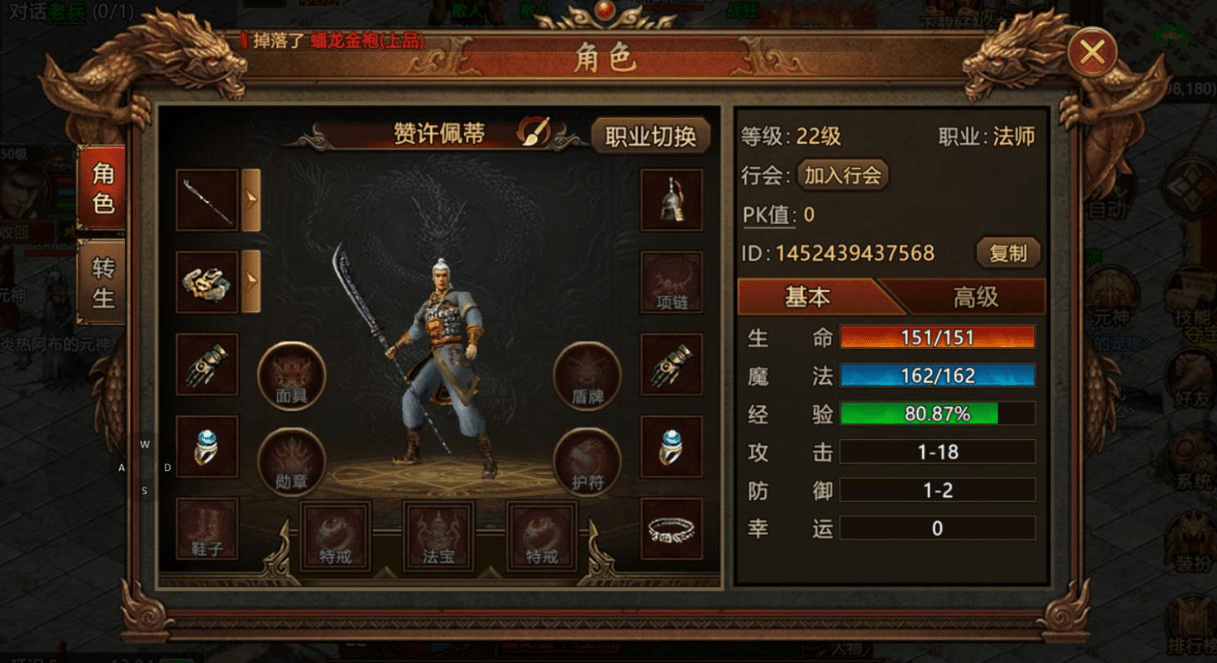Choose the 面具 mask slot
Screen dimensions: 1217x663
291,375
